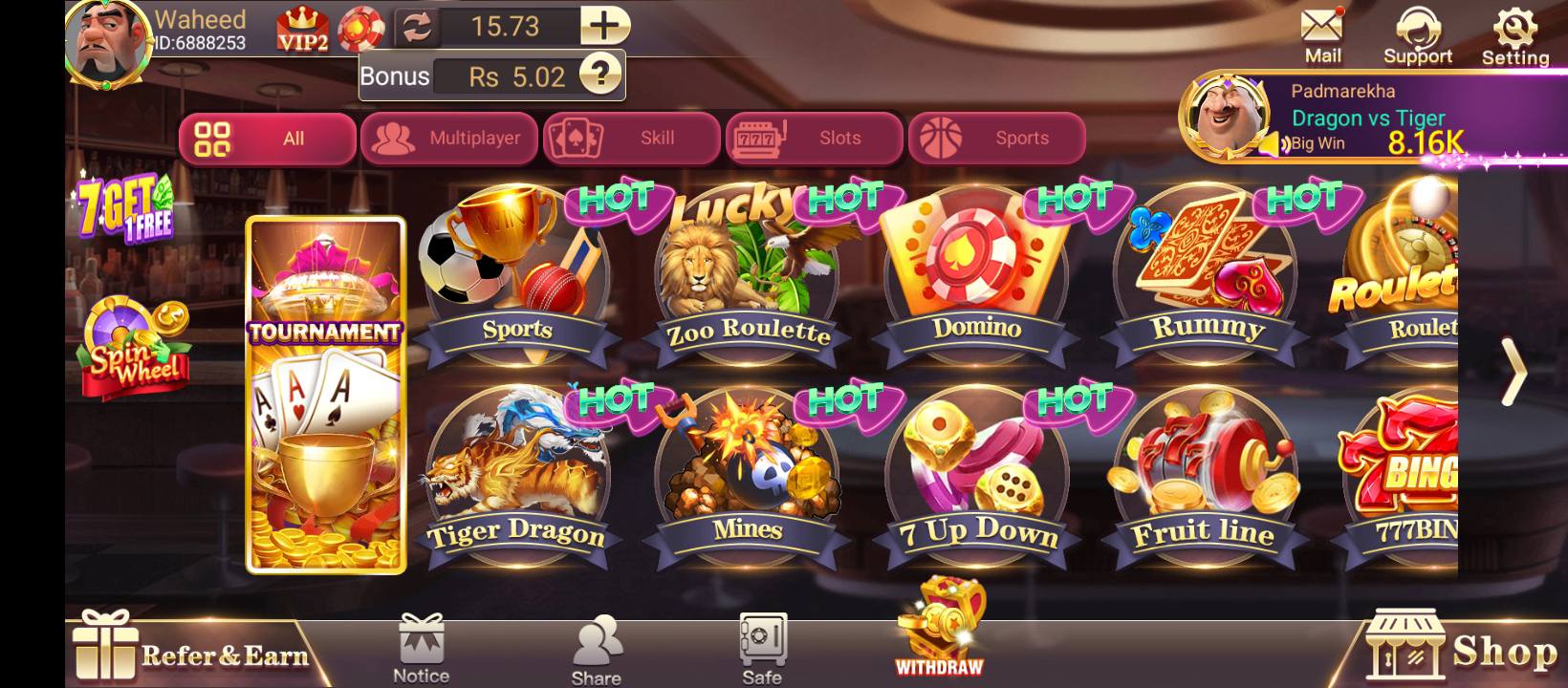Switch to the Multiplayer tab
Viewport: 1568px width, 688px height.
click(449, 138)
